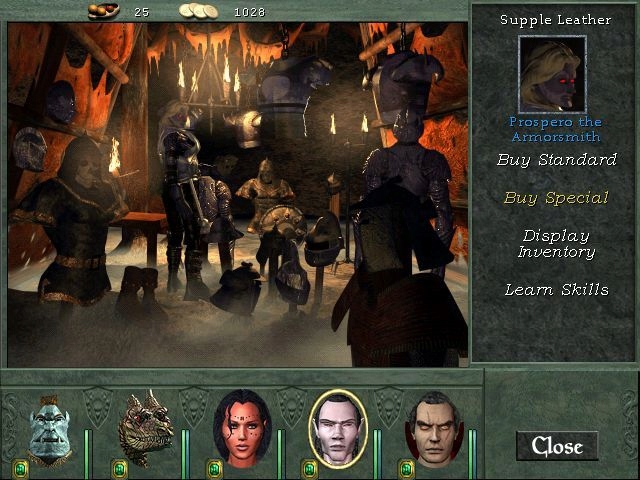Select the Buy Special option
640x480 pixels.
point(556,198)
